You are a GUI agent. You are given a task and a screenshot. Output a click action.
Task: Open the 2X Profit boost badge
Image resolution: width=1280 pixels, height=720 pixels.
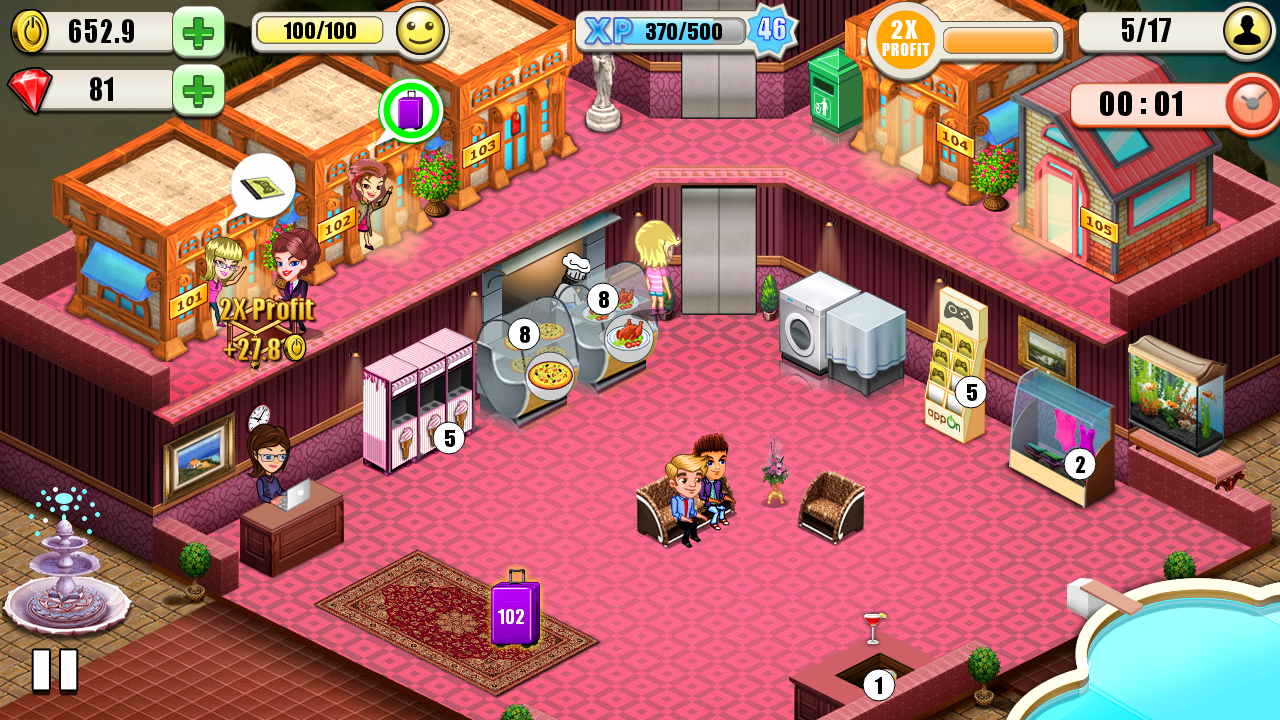[904, 41]
